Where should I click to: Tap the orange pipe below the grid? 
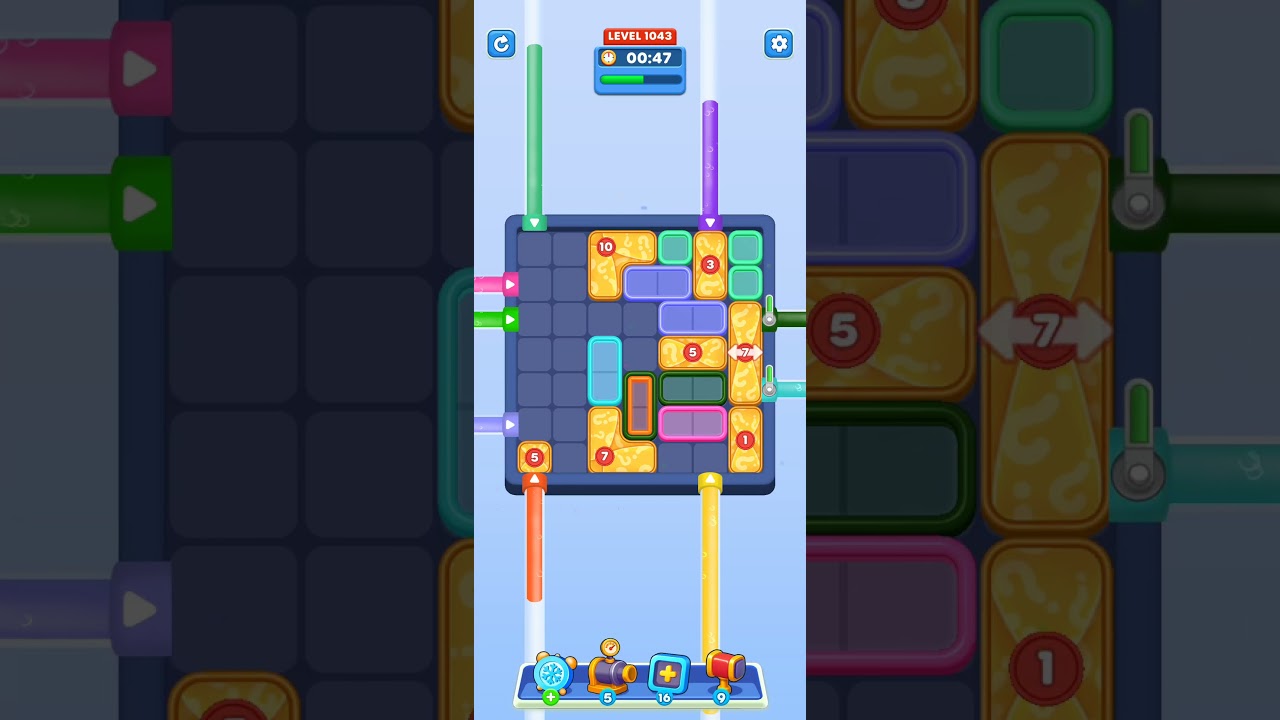535,550
